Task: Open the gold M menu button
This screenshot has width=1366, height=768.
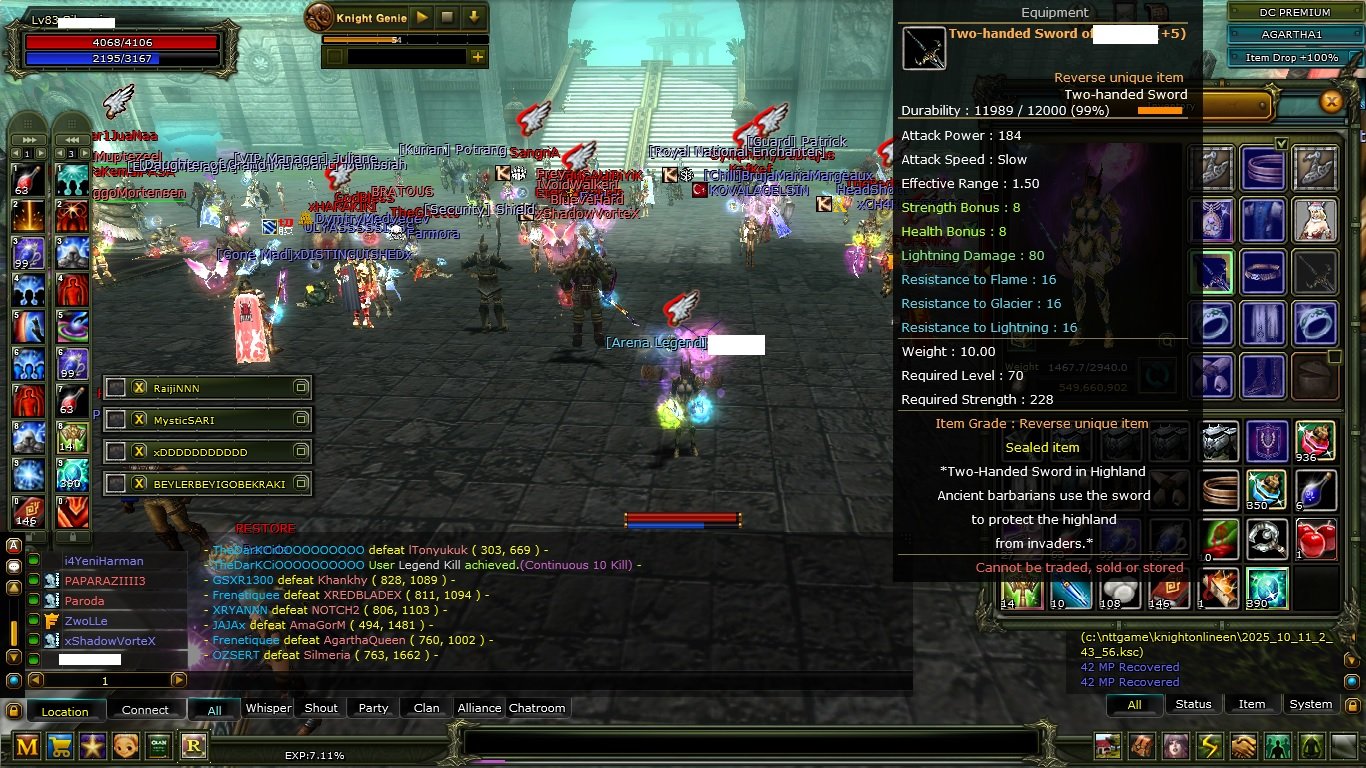Action: (x=28, y=745)
